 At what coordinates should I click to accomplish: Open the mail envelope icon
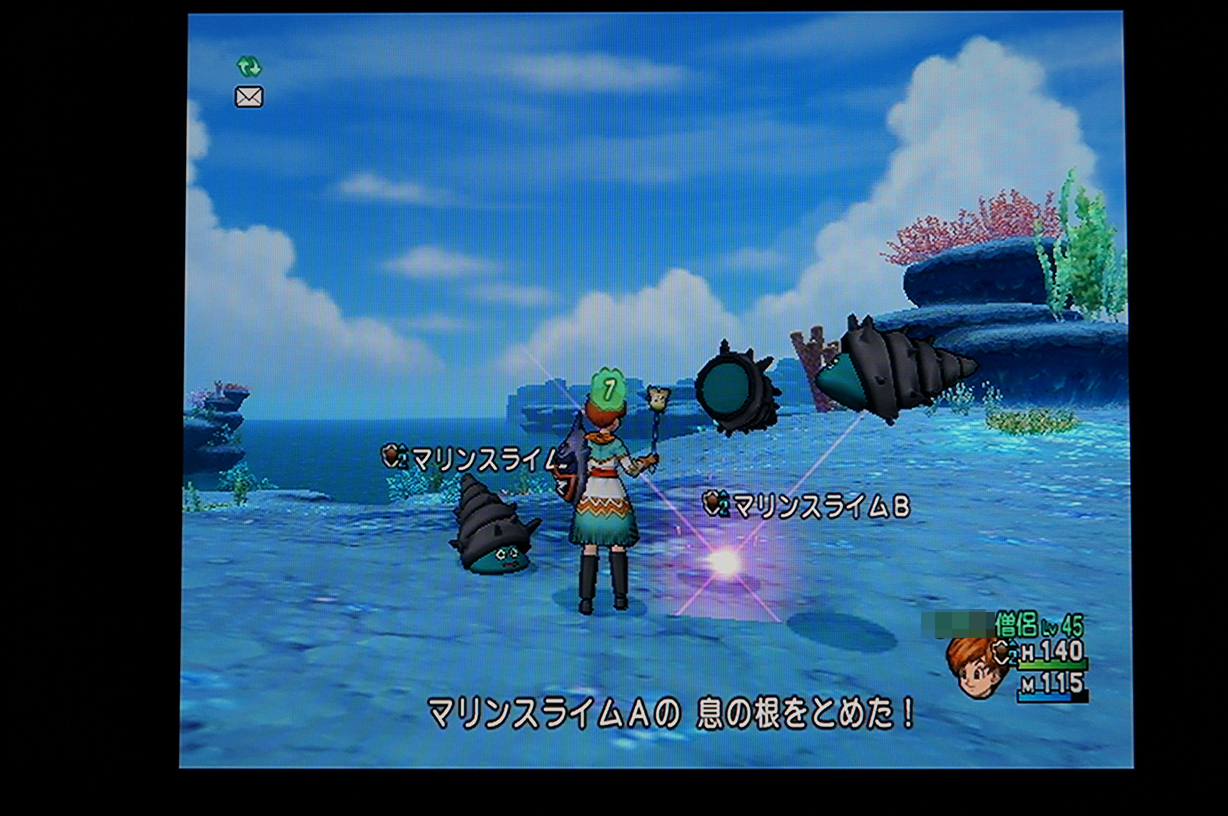click(249, 97)
